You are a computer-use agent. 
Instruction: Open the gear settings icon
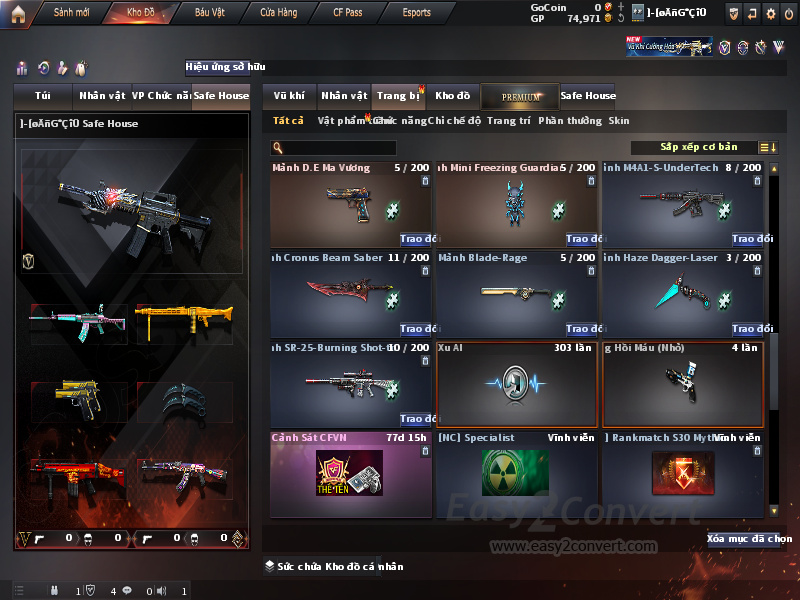coord(770,13)
